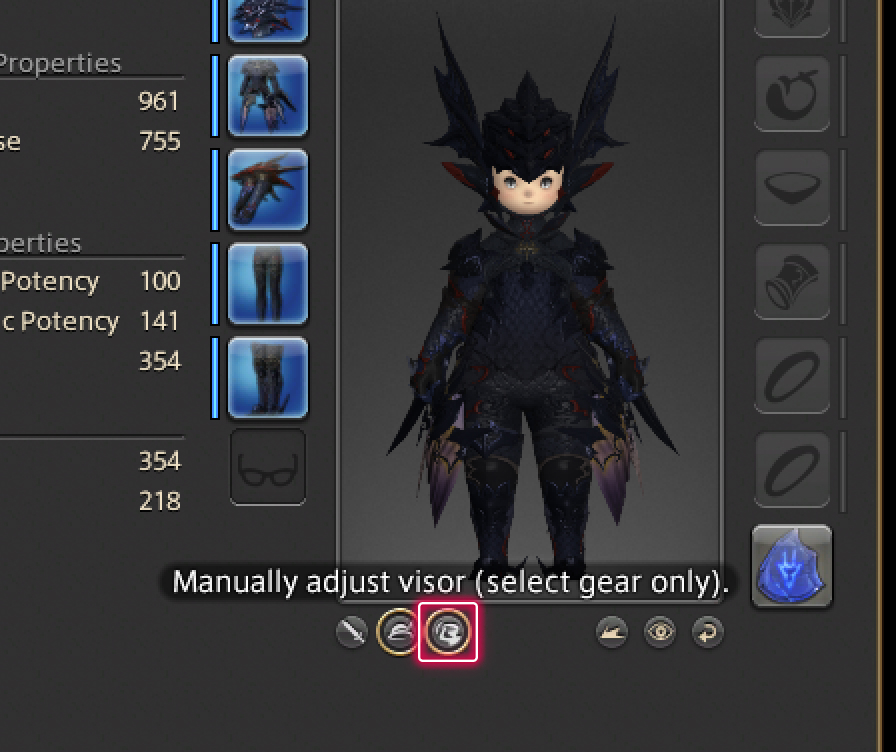Select the equipped leg armor slot
This screenshot has height=752, width=896.
[267, 284]
